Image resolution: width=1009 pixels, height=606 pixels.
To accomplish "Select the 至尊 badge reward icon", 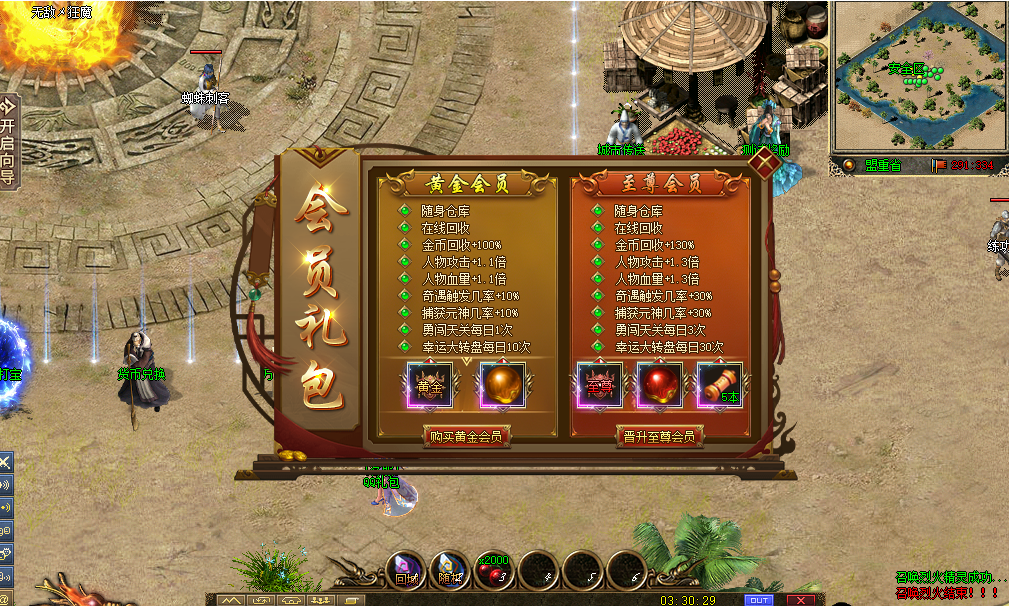I will [x=600, y=386].
